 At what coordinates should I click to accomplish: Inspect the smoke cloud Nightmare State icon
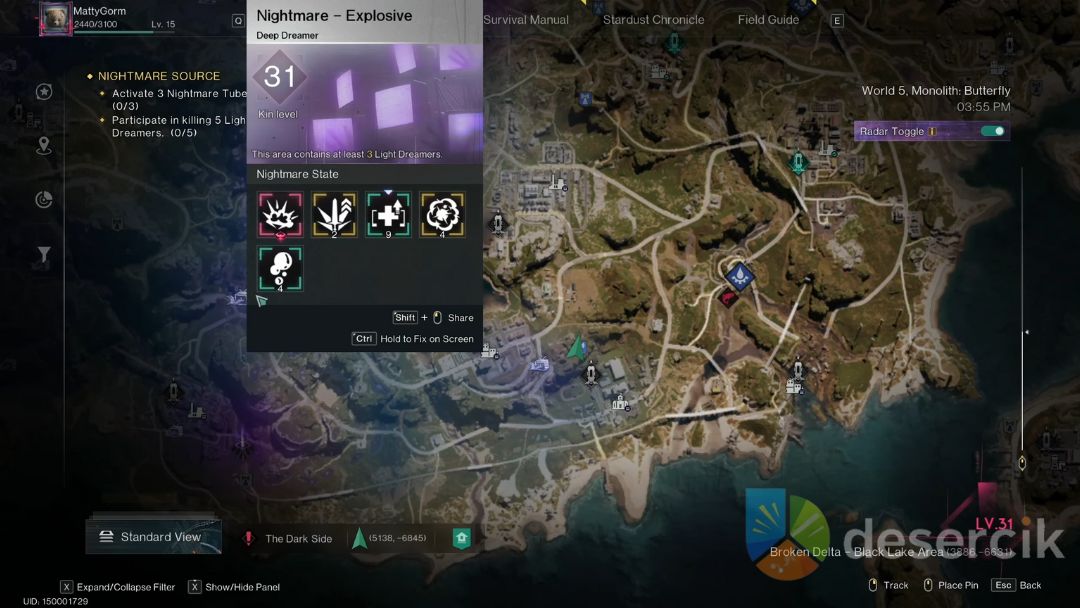(x=442, y=213)
